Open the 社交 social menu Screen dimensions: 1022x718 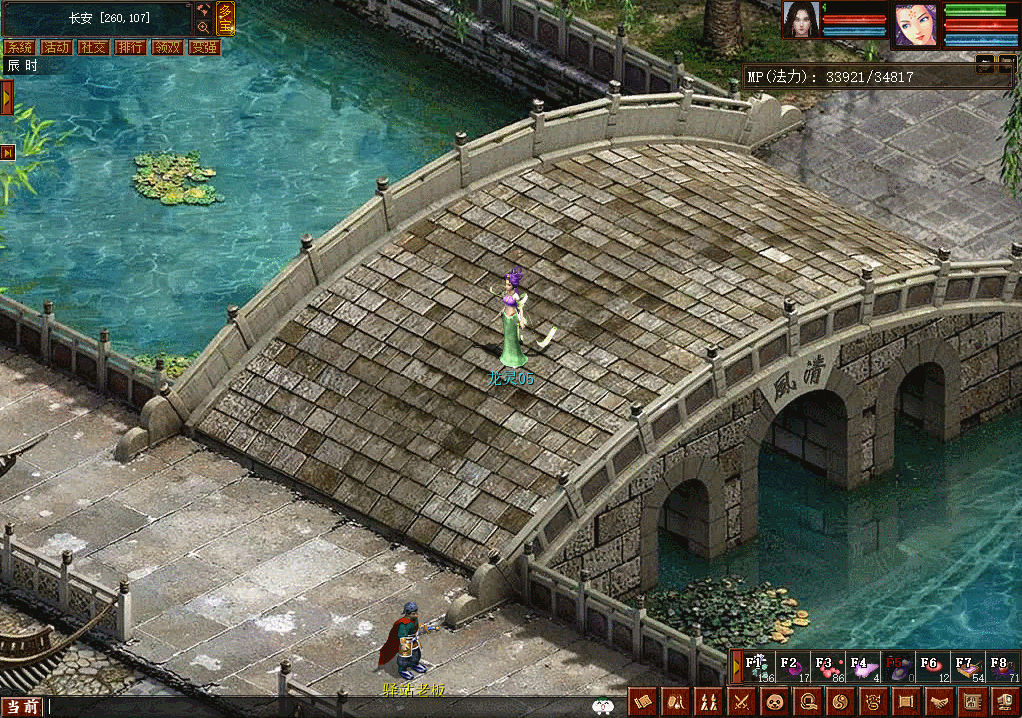coord(93,47)
